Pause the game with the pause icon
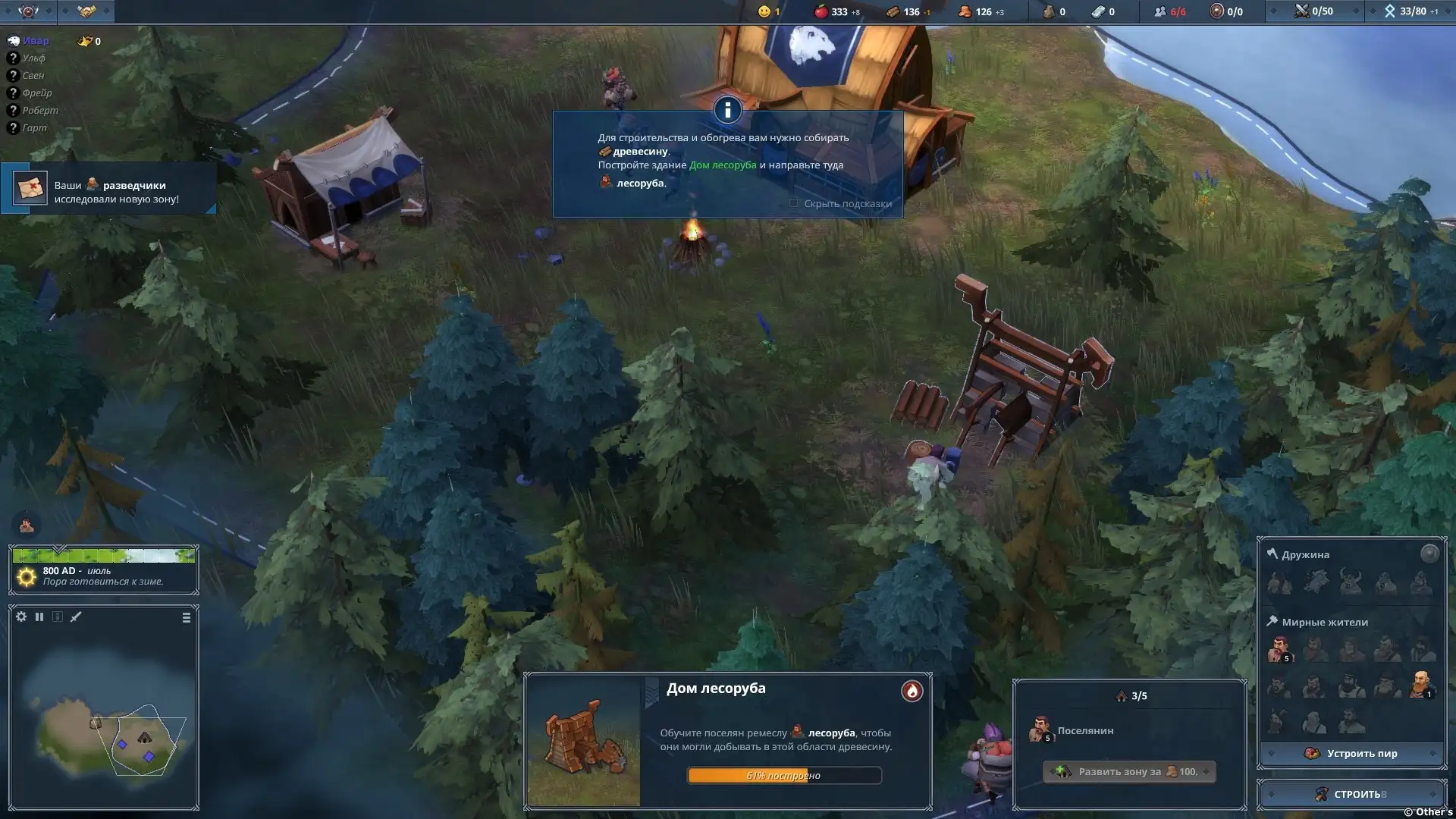 pyautogui.click(x=39, y=617)
